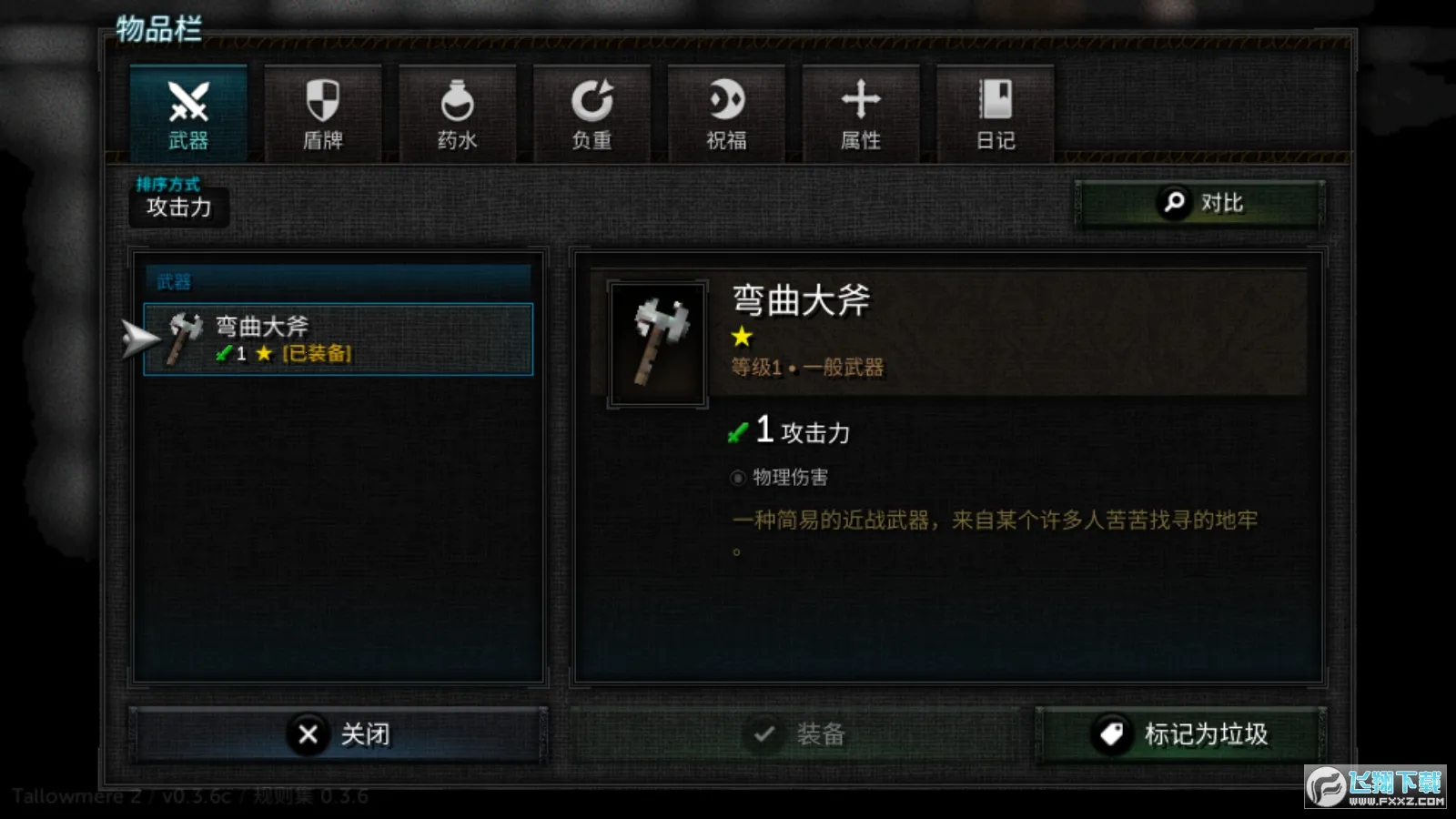Click the tag icon on 标记为垃圾 button
Screen dimensions: 1456x819
tap(1110, 733)
